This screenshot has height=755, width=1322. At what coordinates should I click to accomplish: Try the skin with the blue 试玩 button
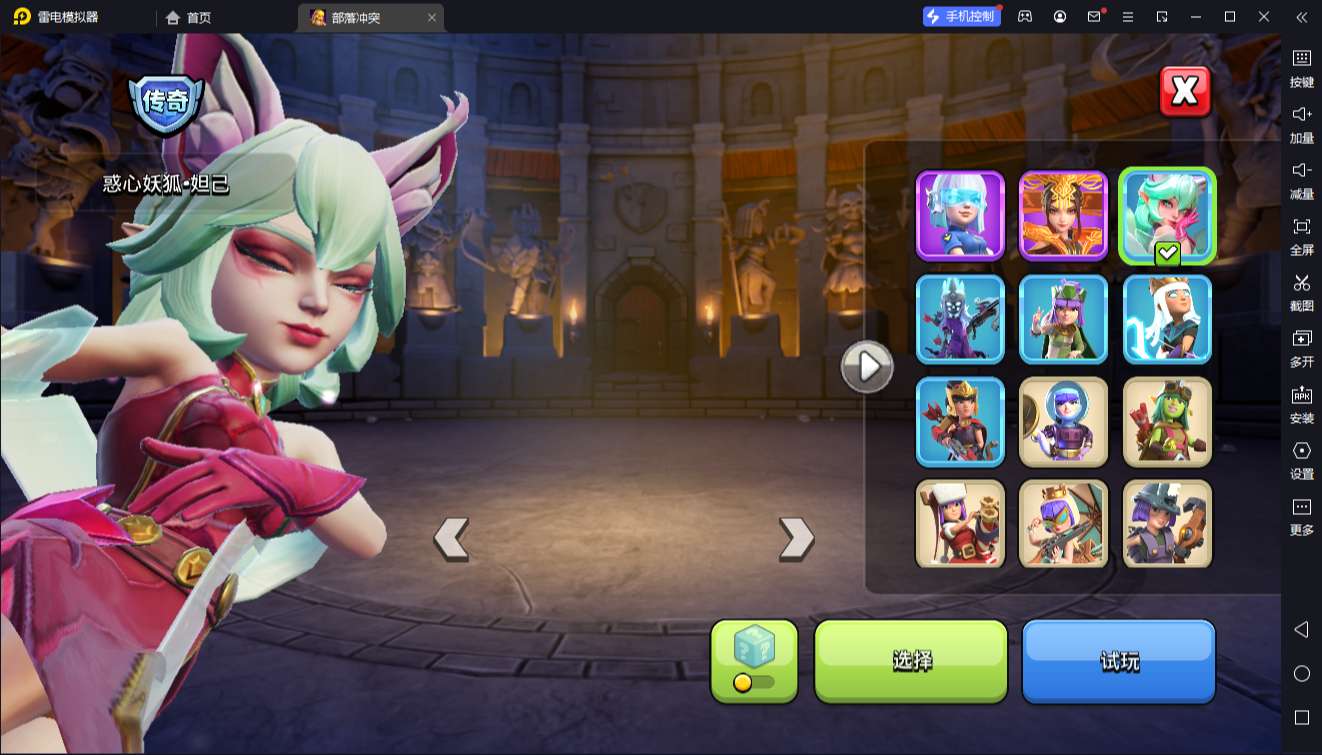(1118, 660)
